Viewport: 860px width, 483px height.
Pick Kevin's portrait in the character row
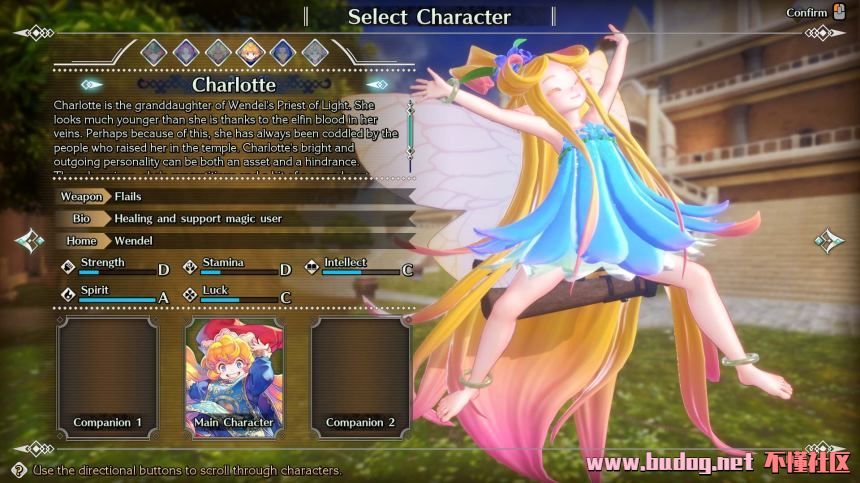pyautogui.click(x=218, y=51)
